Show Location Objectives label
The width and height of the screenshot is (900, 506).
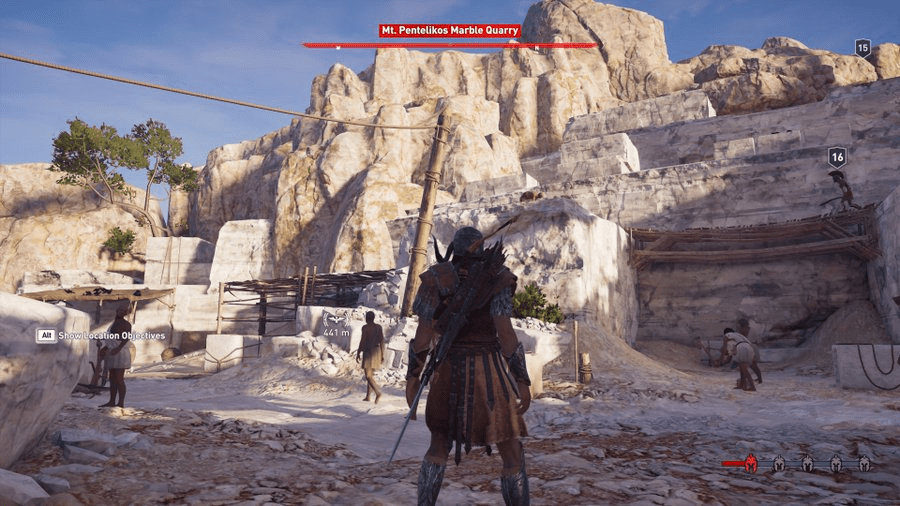(x=111, y=336)
